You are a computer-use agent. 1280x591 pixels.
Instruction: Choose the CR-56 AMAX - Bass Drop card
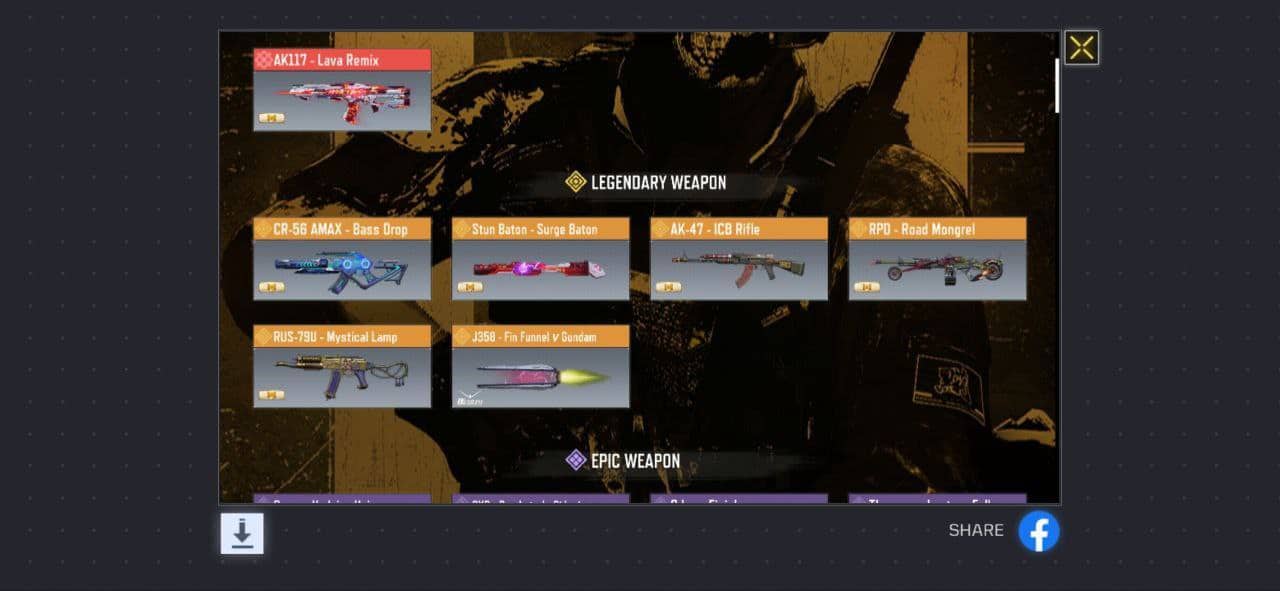[342, 259]
